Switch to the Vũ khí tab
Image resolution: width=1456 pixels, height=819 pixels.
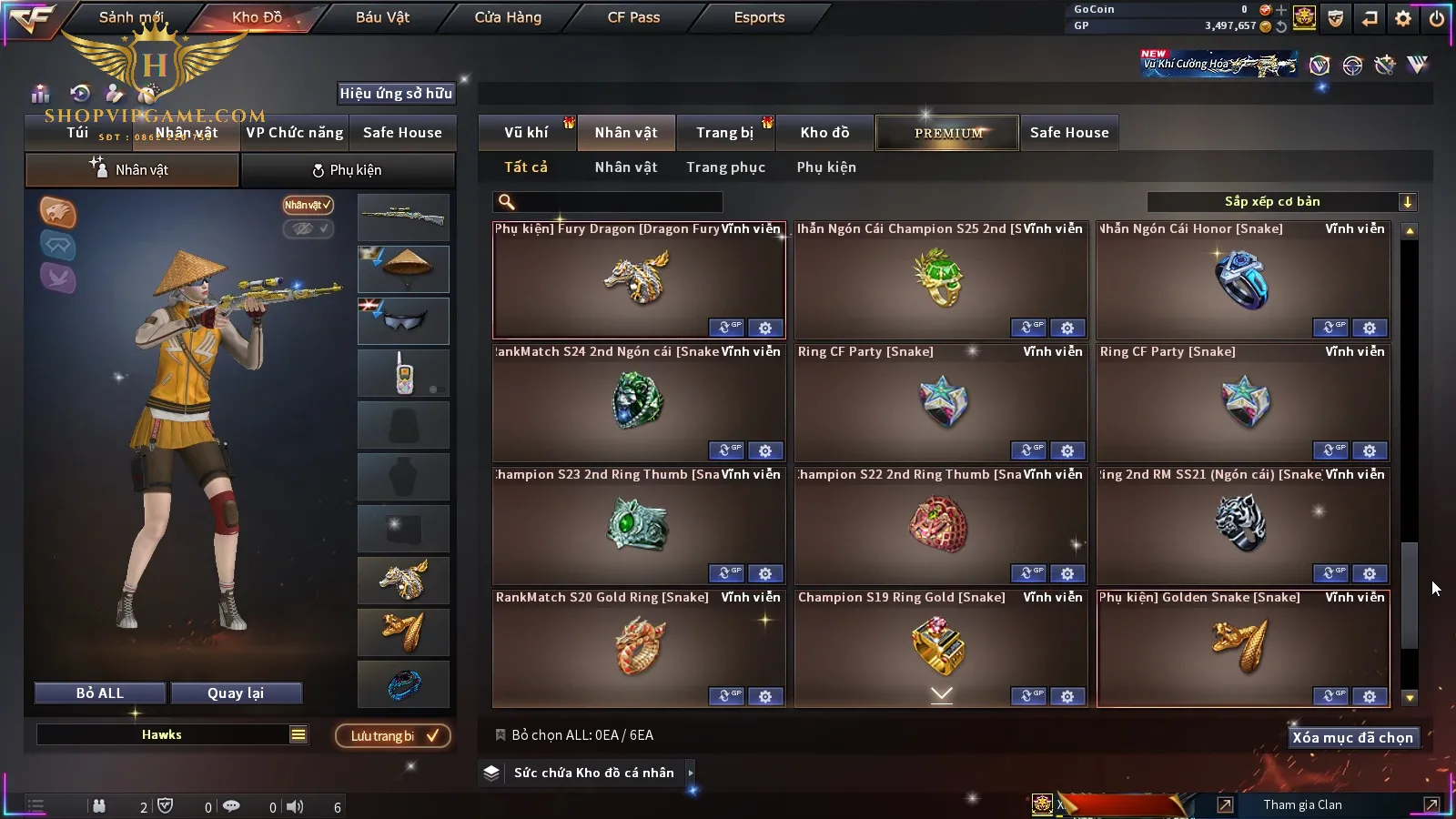[526, 133]
